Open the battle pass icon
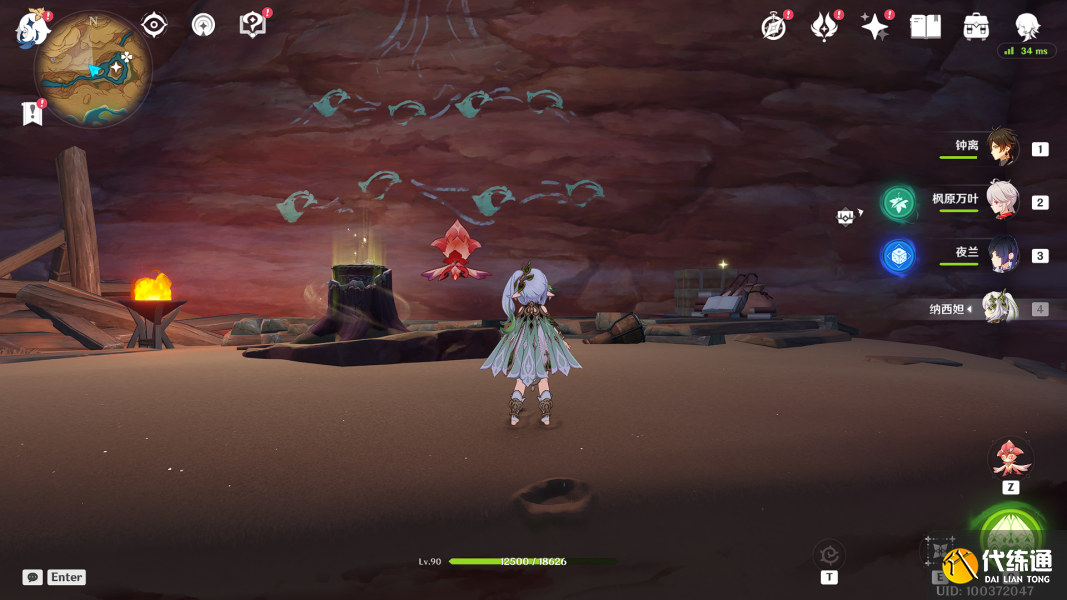The height and width of the screenshot is (600, 1067). pyautogui.click(x=823, y=27)
